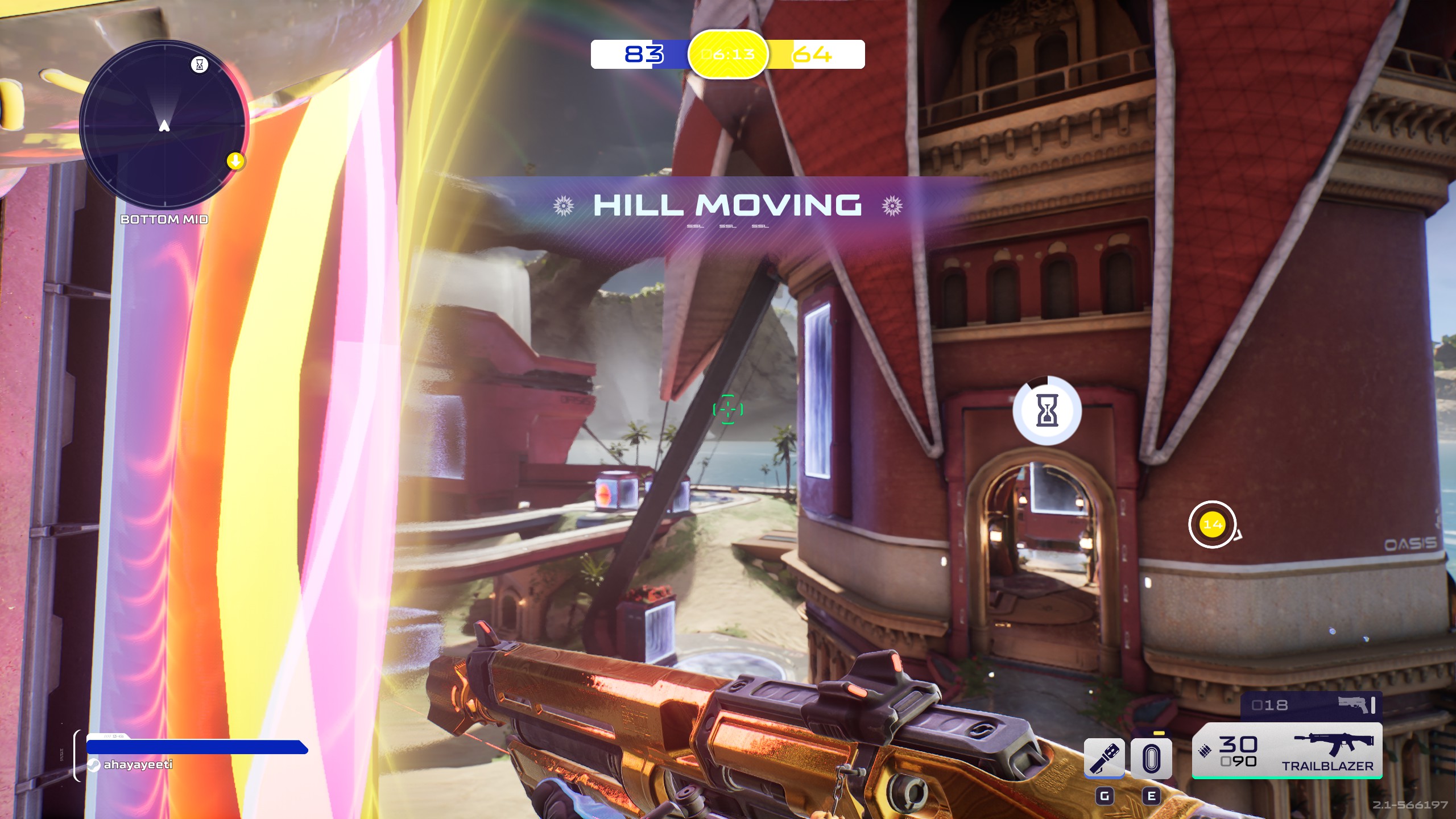The width and height of the screenshot is (1456, 819).
Task: Activate the melee bat ability icon
Action: click(x=1104, y=758)
